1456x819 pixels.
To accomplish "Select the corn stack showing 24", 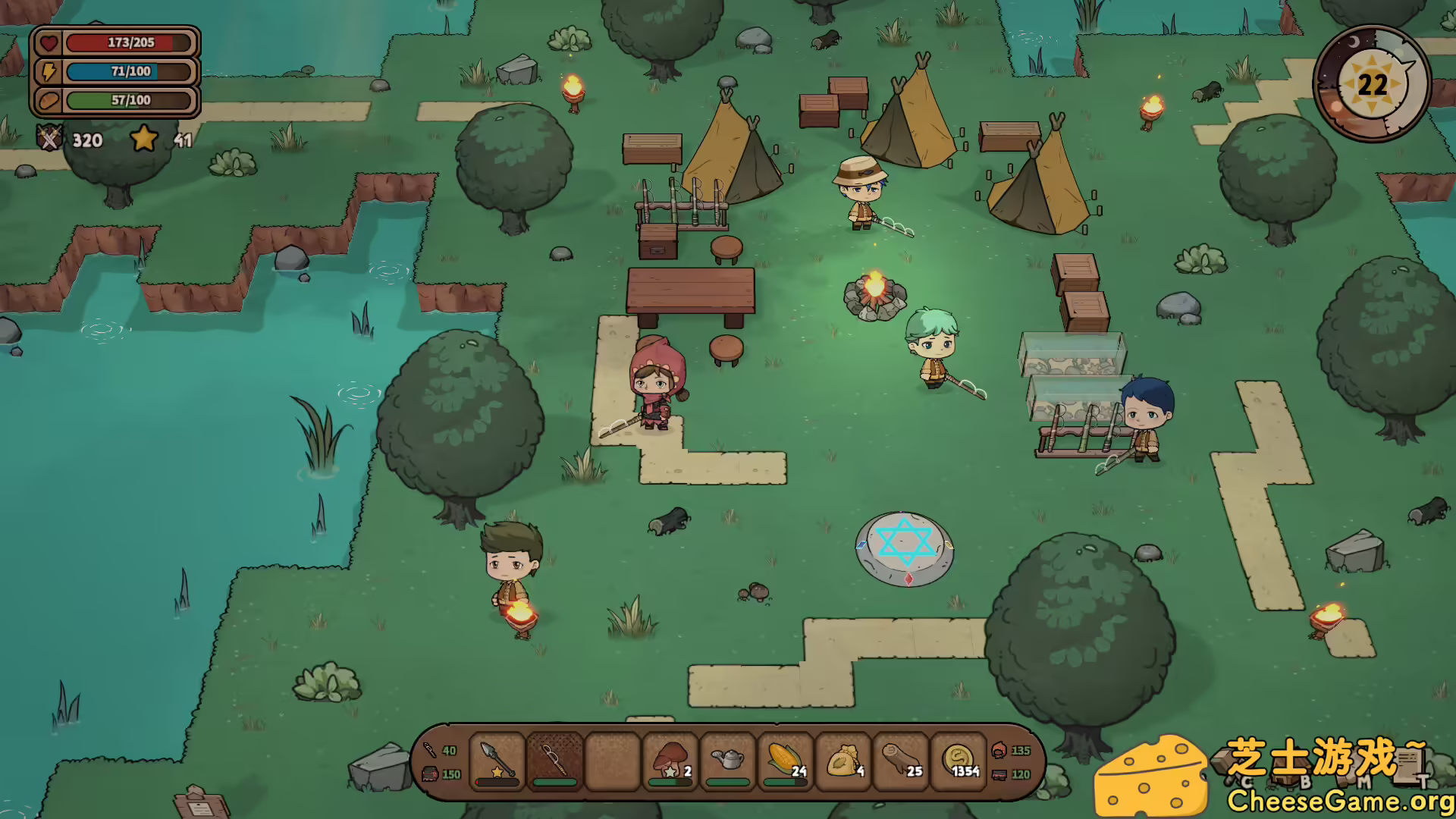I will pos(785,761).
